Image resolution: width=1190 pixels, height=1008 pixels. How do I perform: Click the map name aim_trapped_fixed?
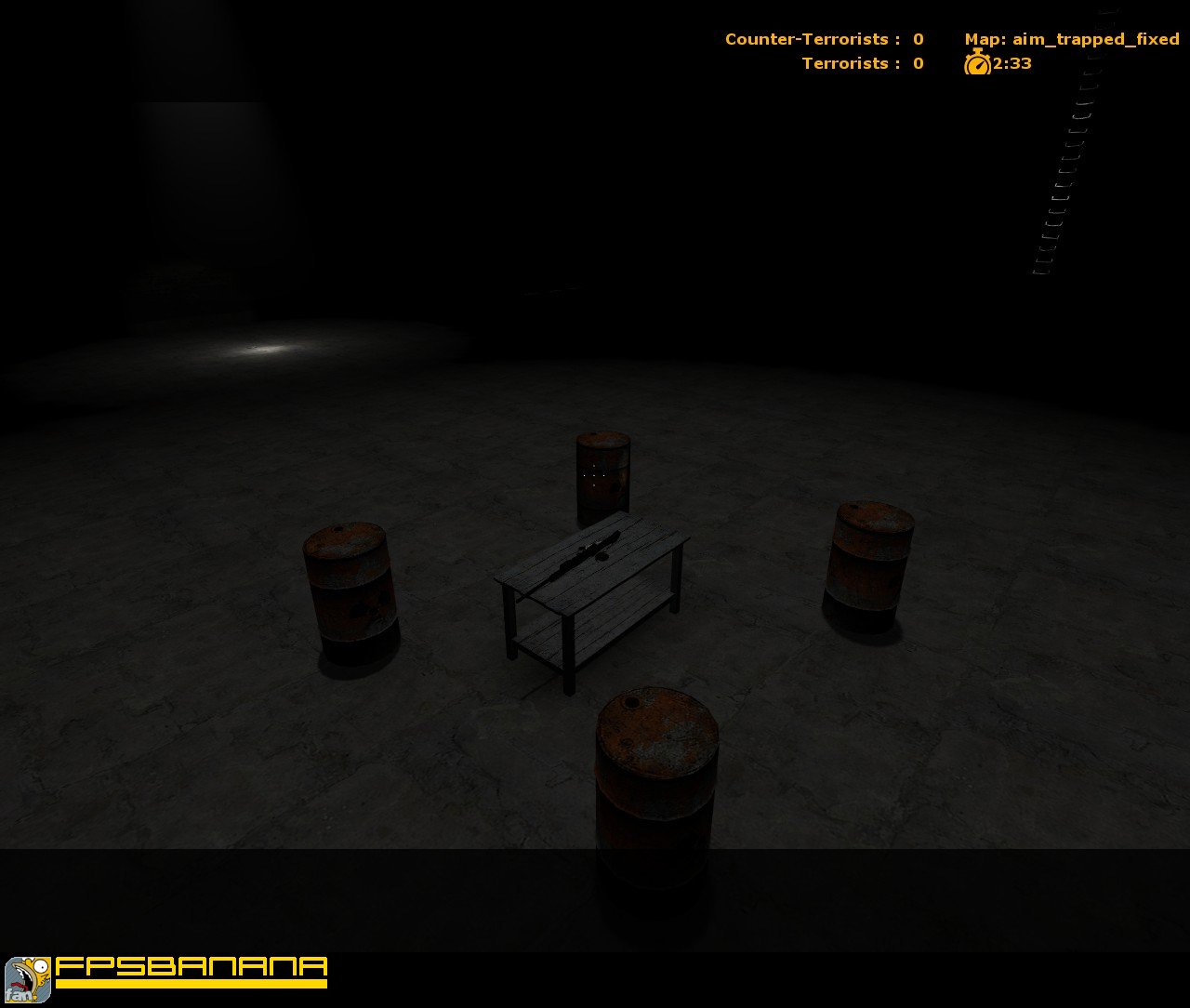pos(1095,39)
